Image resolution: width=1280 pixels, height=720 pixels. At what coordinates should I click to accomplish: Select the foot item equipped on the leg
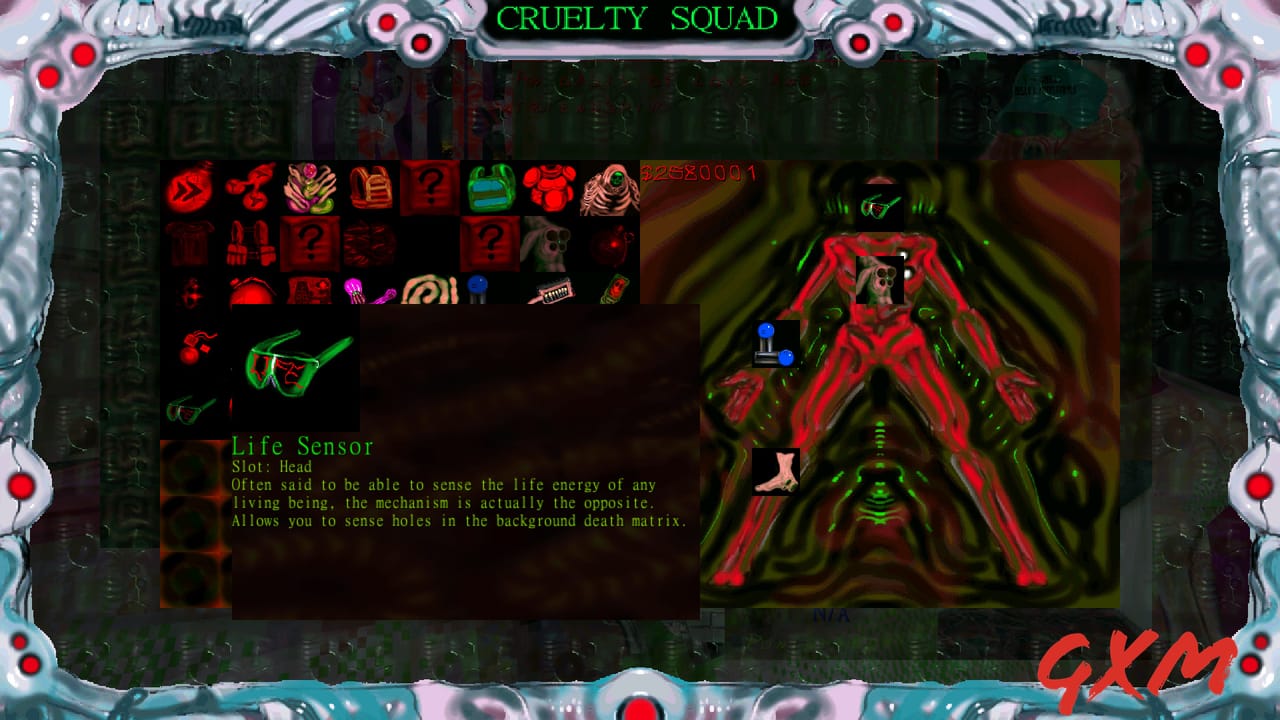pyautogui.click(x=775, y=470)
